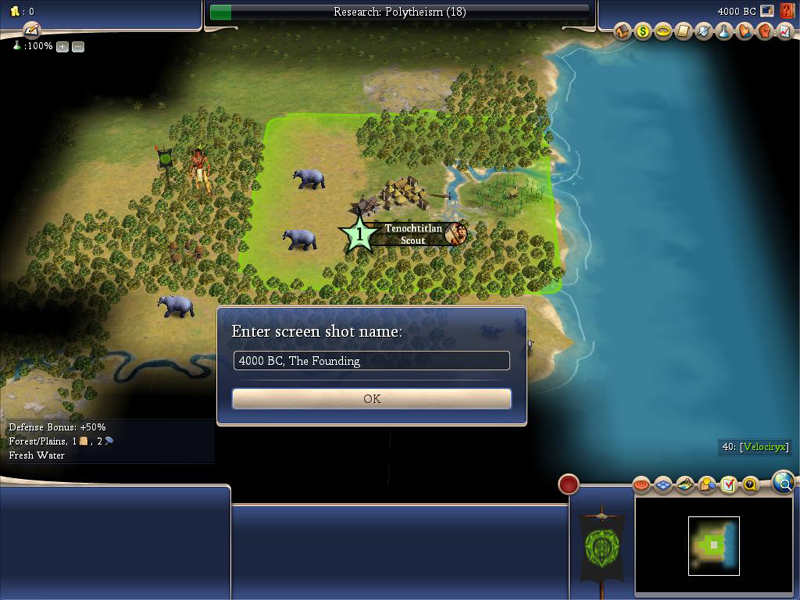Open the globe view magnifier icon
The height and width of the screenshot is (600, 800).
785,484
